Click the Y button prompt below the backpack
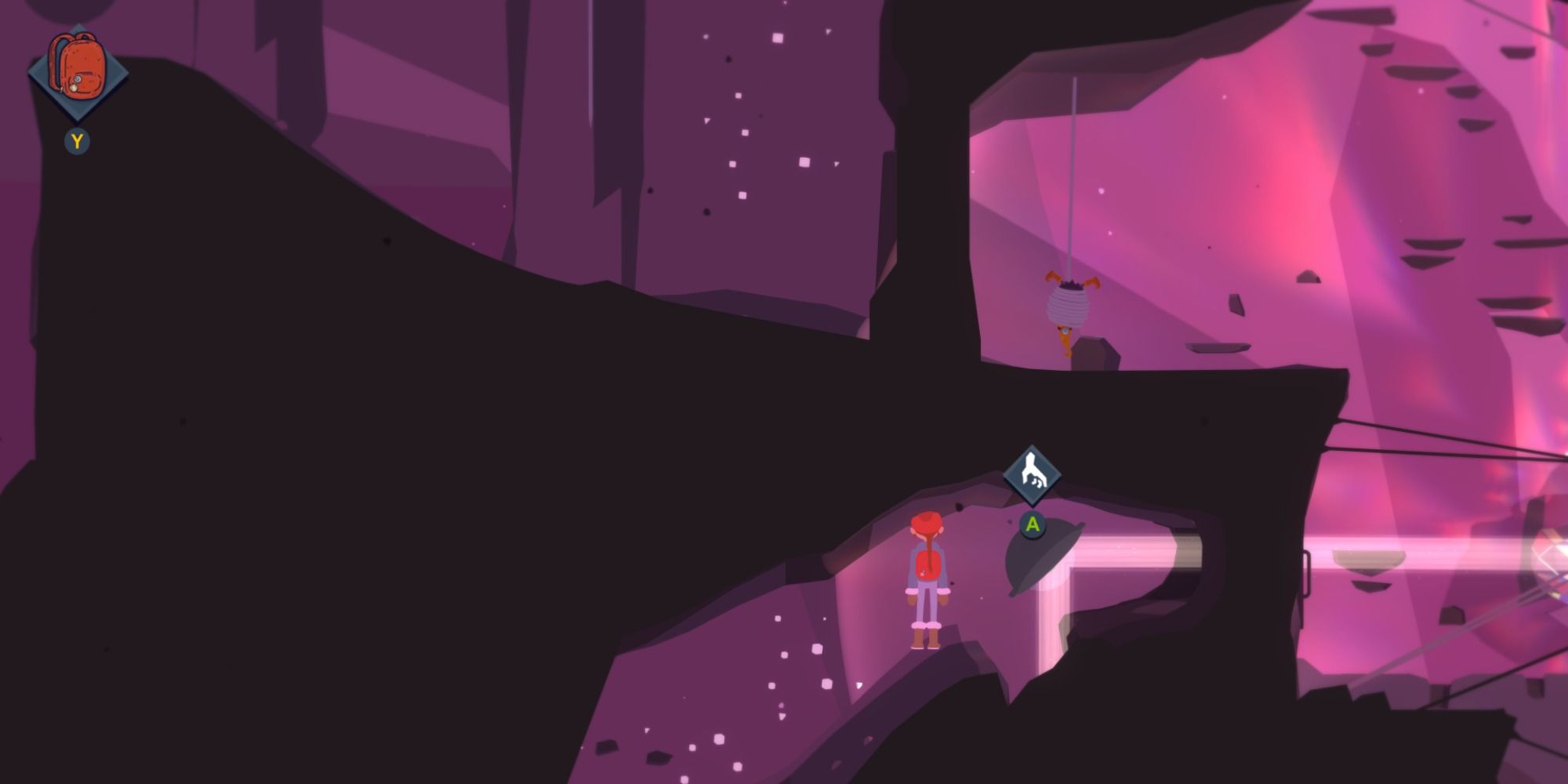The height and width of the screenshot is (784, 1568). click(x=76, y=140)
